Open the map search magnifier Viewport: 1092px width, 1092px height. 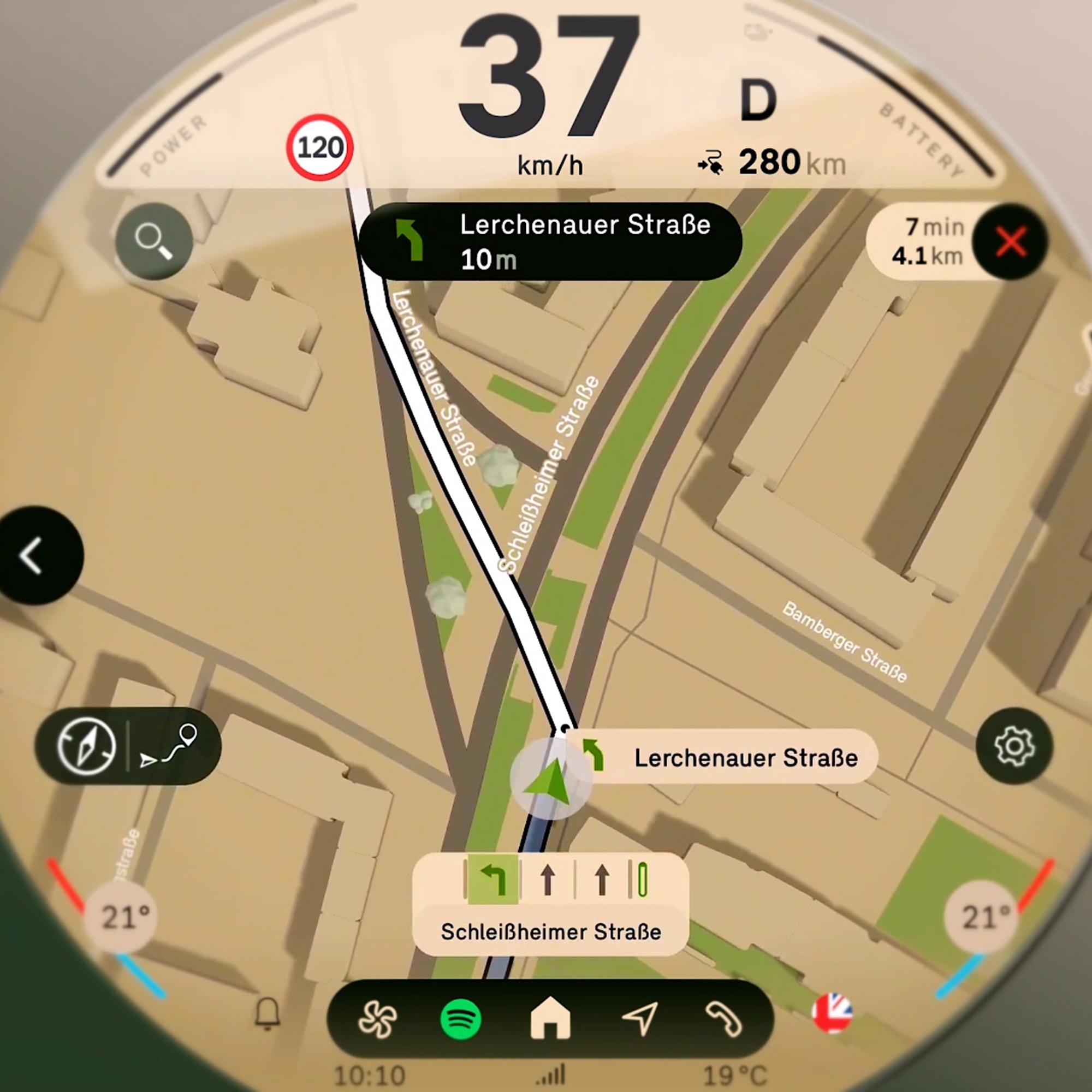tap(154, 241)
